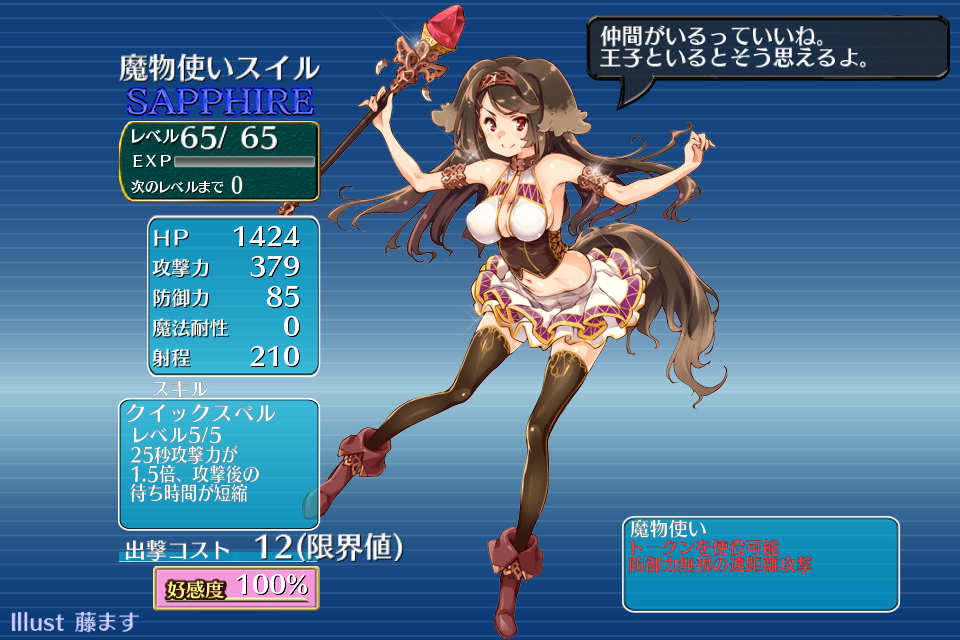Click the character's speech bubble
Screen dimensions: 960x640
click(766, 49)
